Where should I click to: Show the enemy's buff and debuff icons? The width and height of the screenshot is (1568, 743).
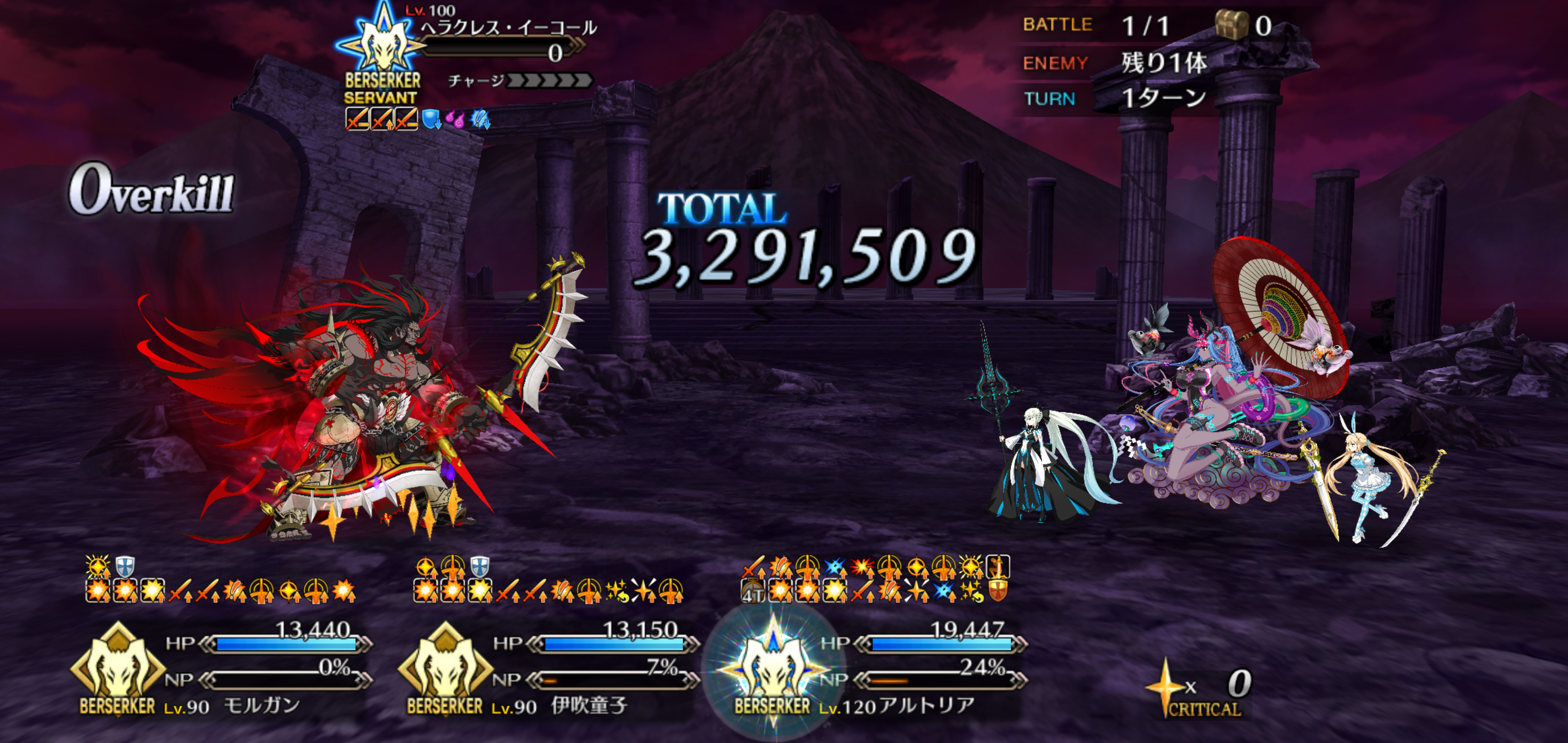[418, 119]
